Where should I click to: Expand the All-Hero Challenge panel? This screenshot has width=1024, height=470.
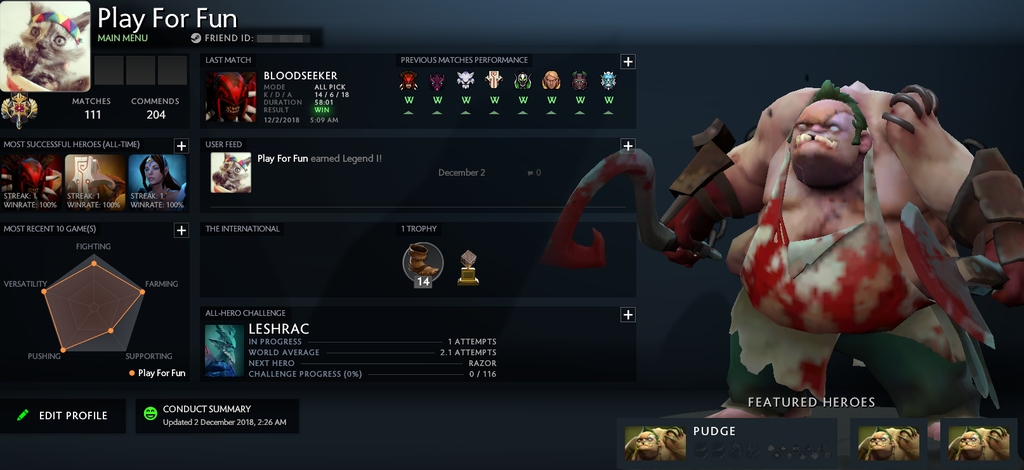point(628,315)
